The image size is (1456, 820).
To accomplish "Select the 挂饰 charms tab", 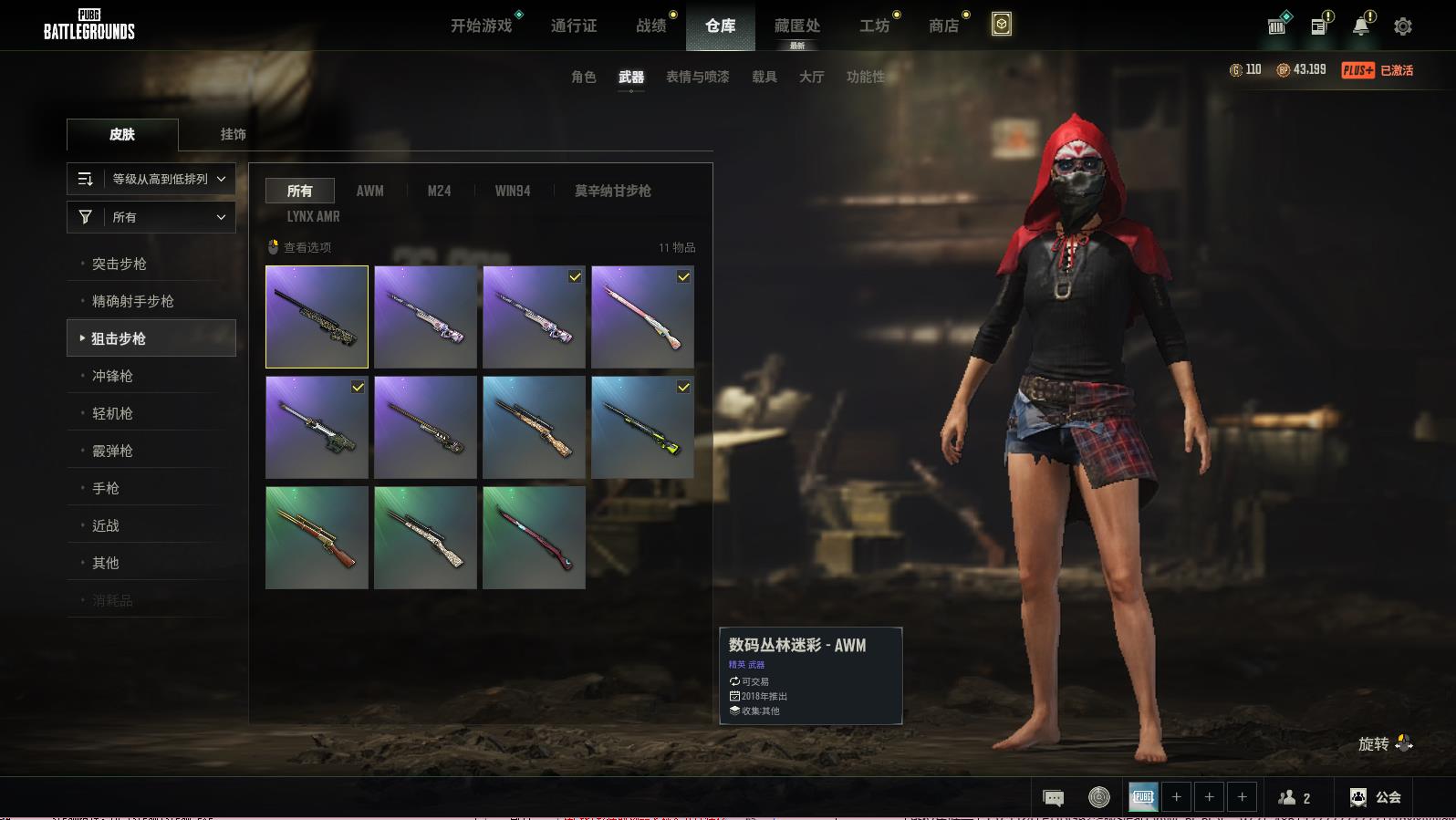I will pos(233,134).
